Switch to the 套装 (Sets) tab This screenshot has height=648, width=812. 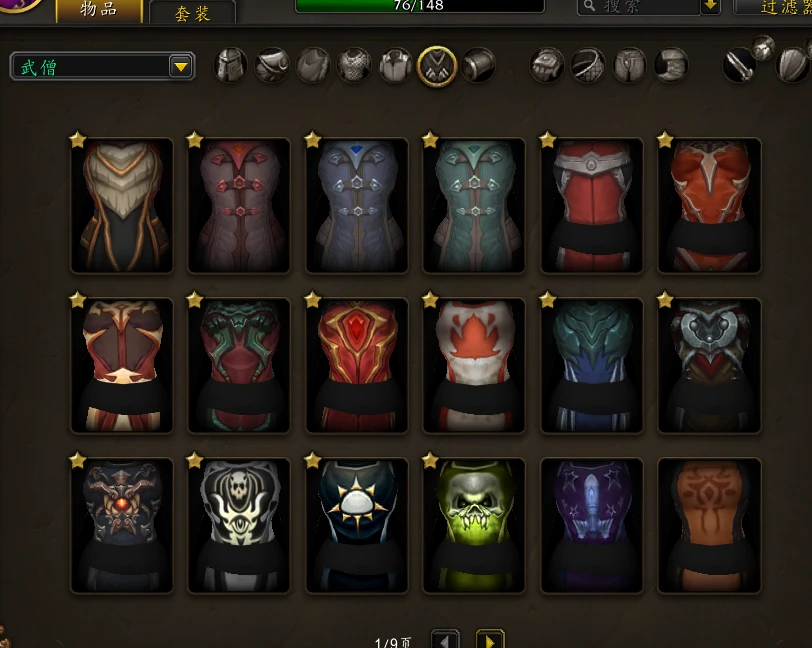(x=192, y=13)
